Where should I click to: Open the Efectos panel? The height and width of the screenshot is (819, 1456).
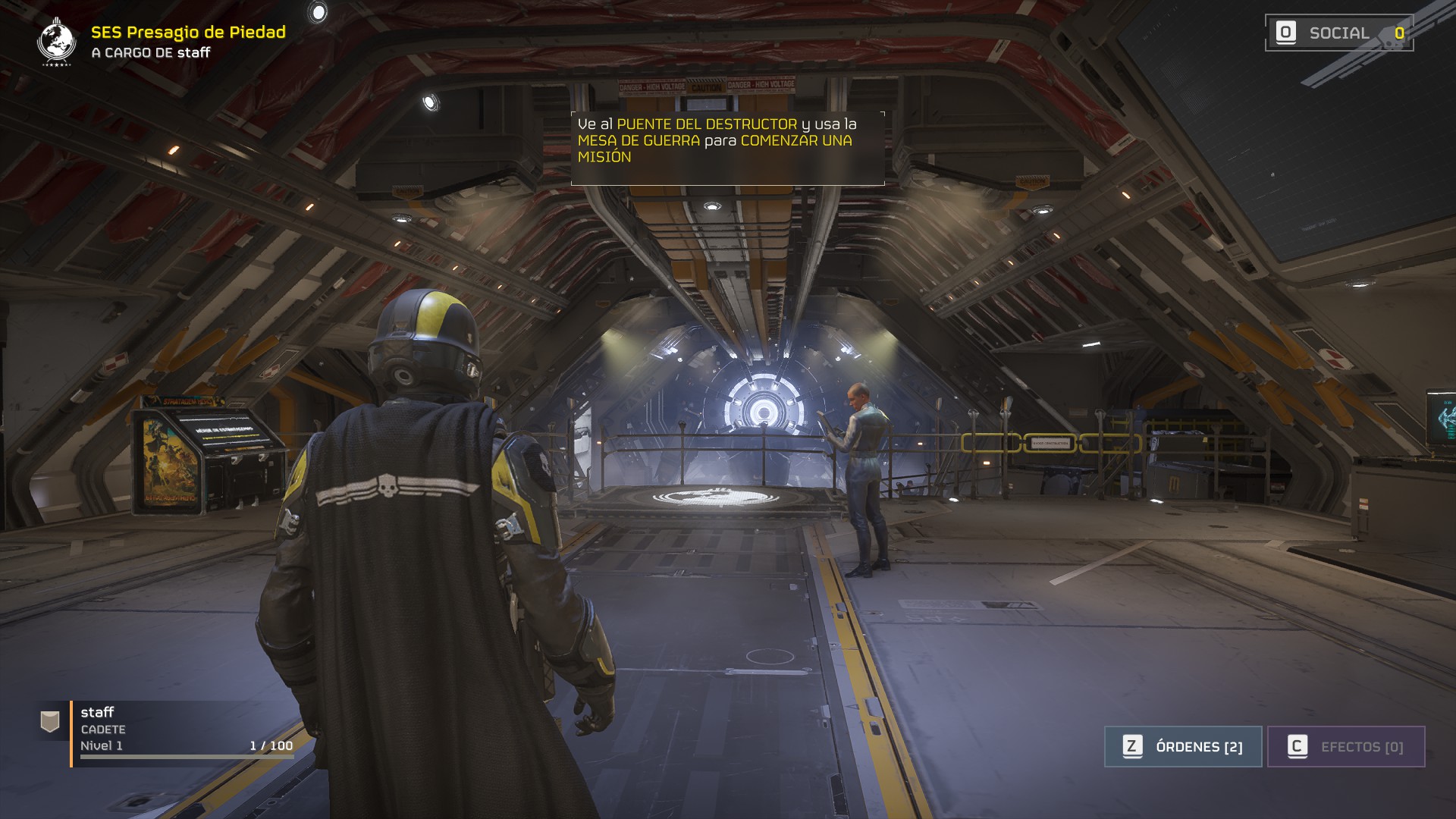point(1346,747)
